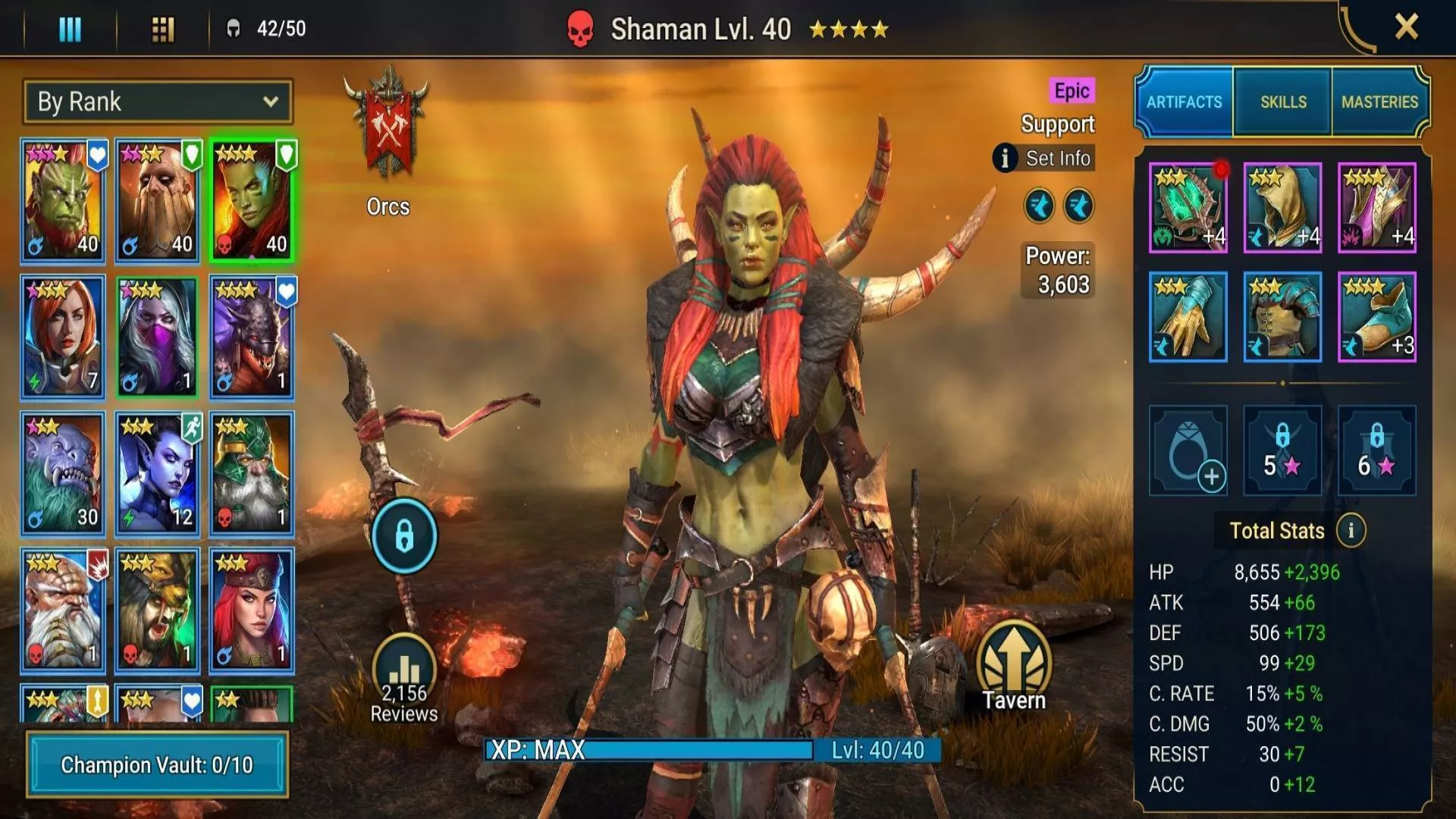Select the green weapon artifact slot
Viewport: 1456px width, 819px height.
click(x=1188, y=207)
